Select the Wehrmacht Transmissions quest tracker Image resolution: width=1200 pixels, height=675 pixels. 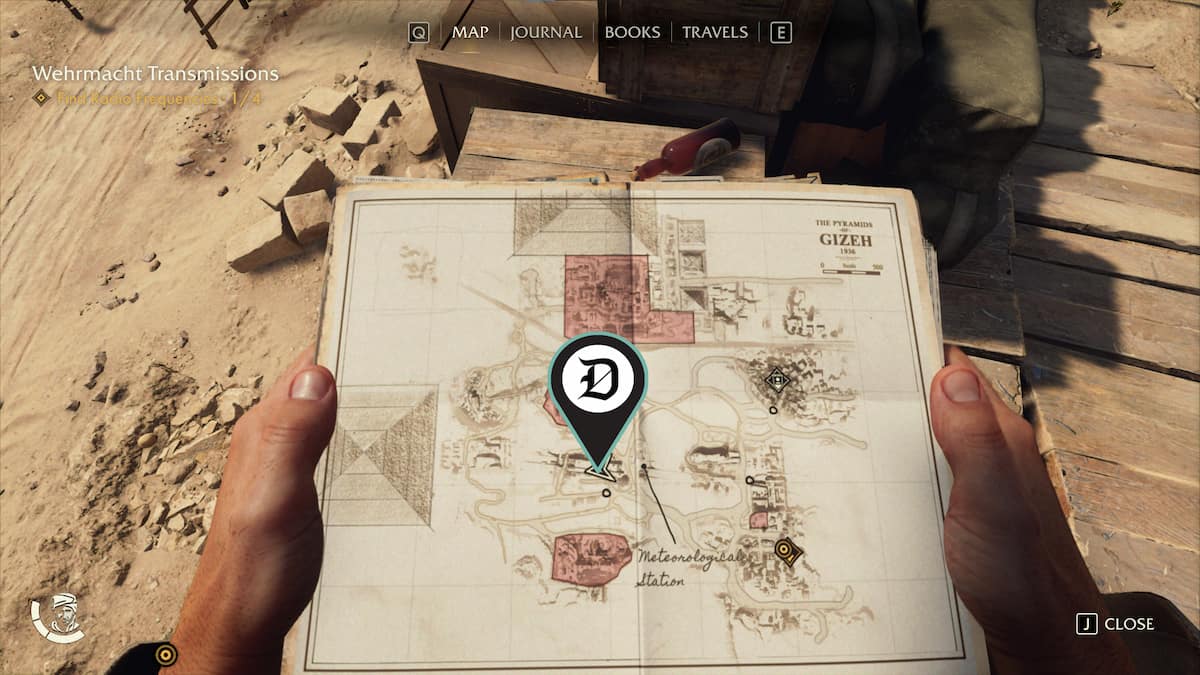155,74
